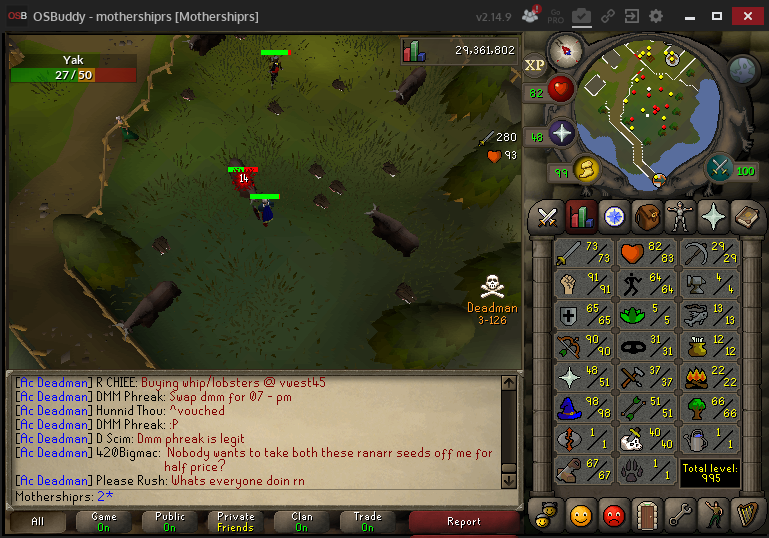Open the Logout door tab
The height and width of the screenshot is (538, 769).
pos(647,514)
